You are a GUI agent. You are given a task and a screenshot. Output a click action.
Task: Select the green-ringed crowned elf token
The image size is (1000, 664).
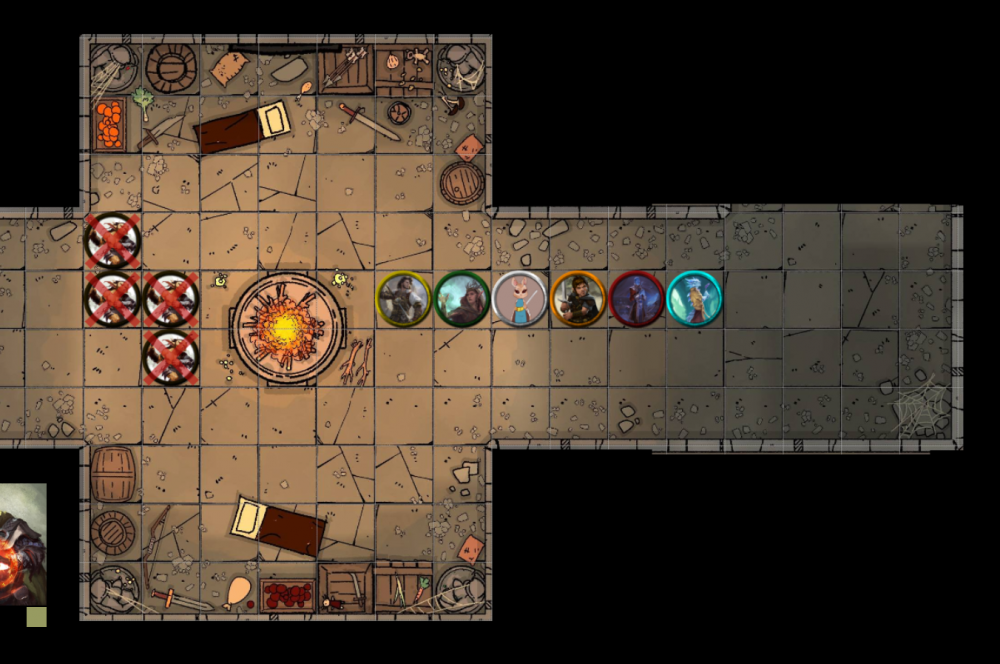pos(462,298)
